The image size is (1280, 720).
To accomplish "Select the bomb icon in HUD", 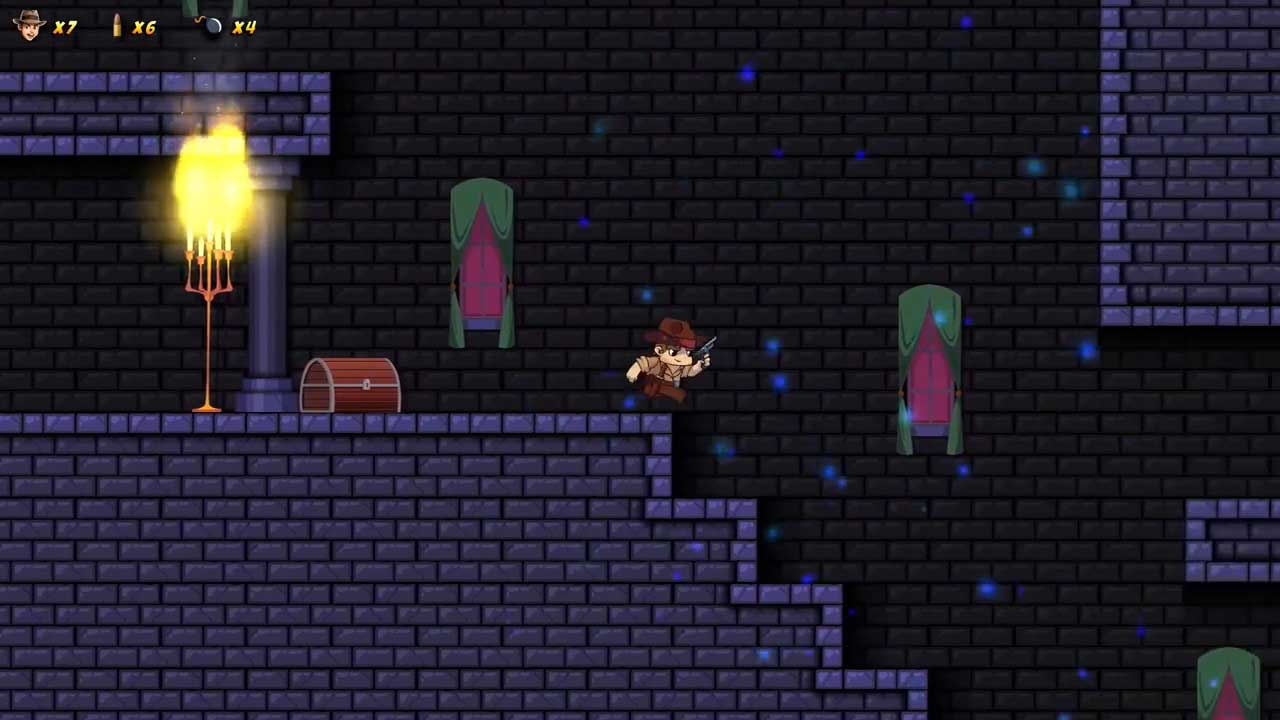I will pos(211,26).
